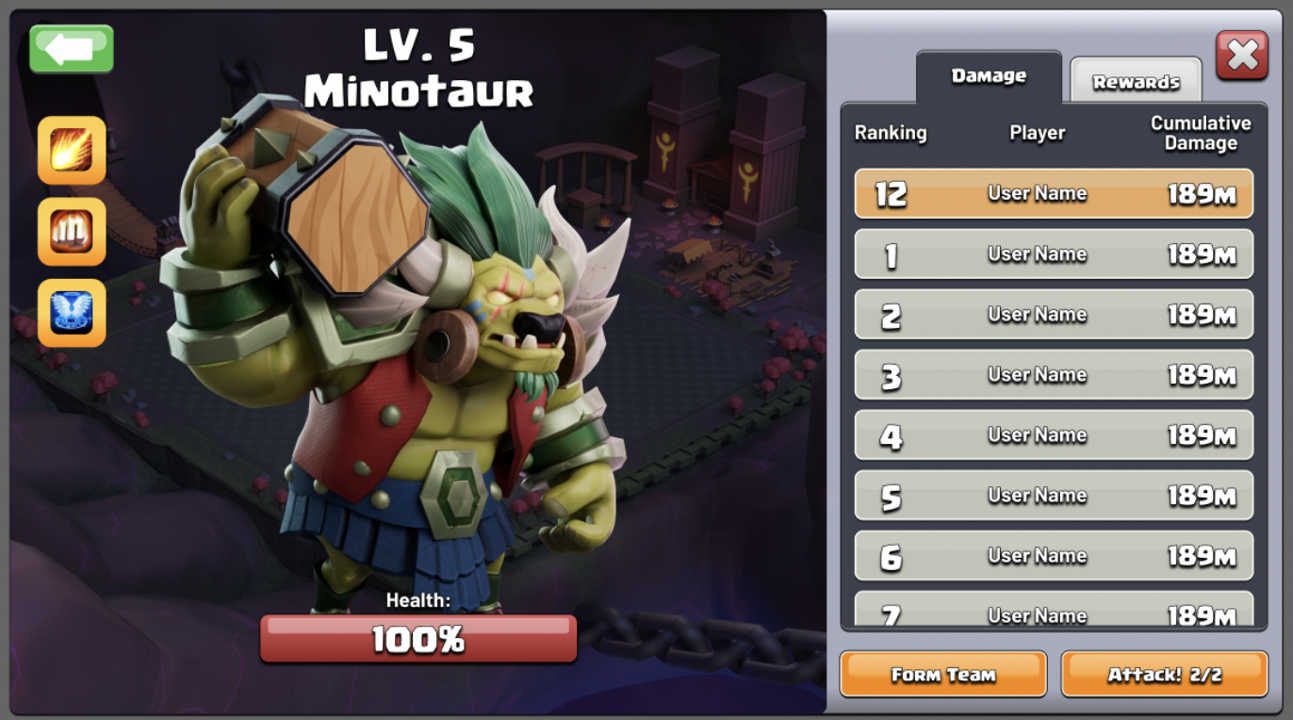Open the rank 3 player entry
Image resolution: width=1293 pixels, height=720 pixels.
click(x=1053, y=375)
